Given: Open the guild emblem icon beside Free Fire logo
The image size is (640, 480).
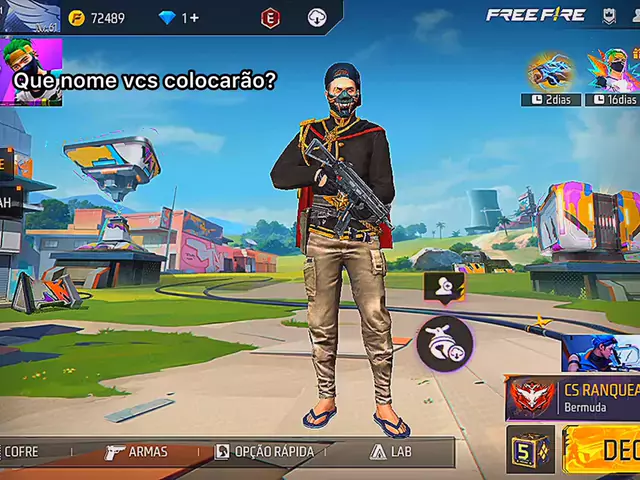Looking at the screenshot, I should pyautogui.click(x=608, y=16).
